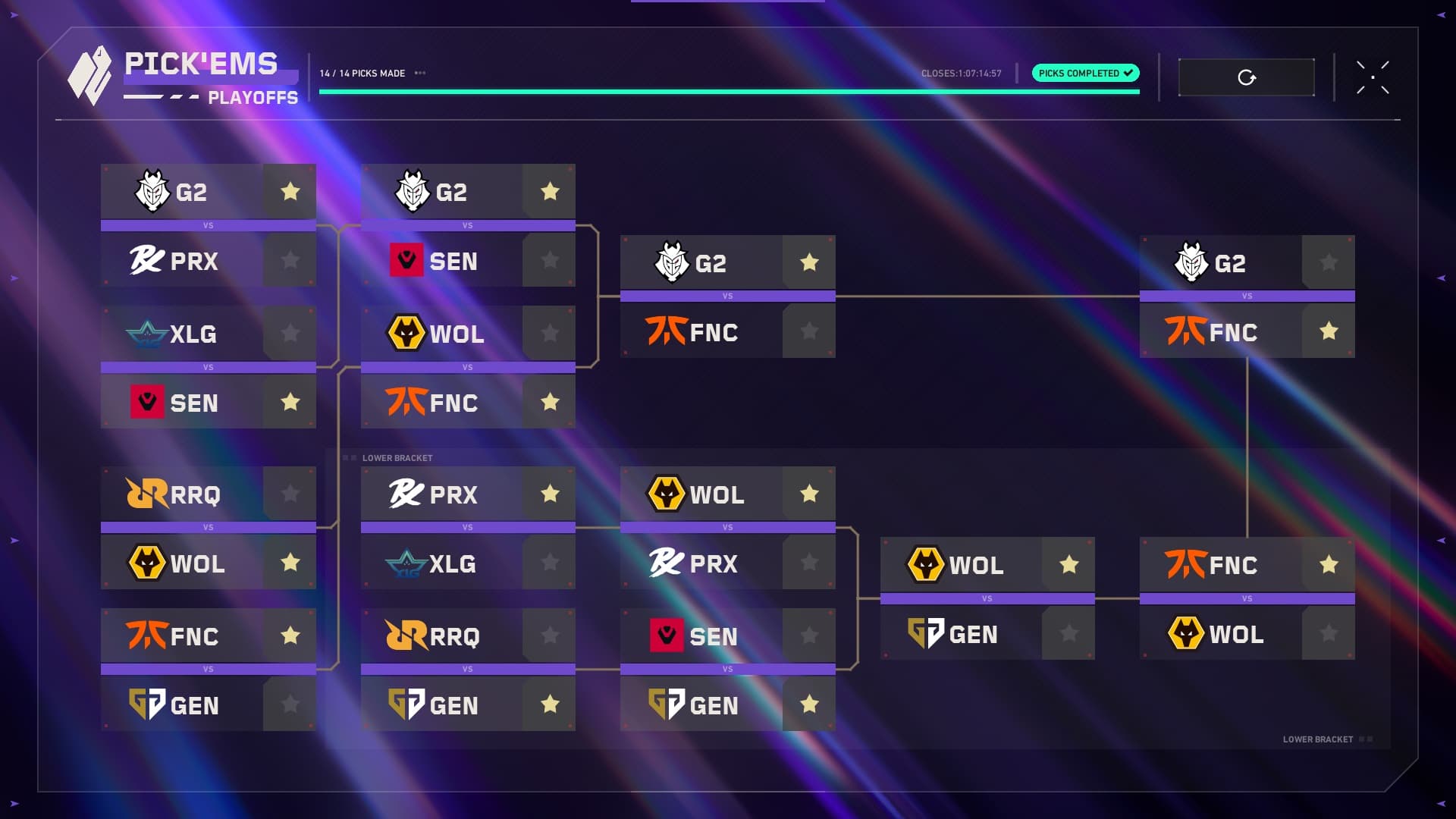Viewport: 1456px width, 819px height.
Task: Select the XLG logo in the upper bracket
Action: pyautogui.click(x=143, y=334)
